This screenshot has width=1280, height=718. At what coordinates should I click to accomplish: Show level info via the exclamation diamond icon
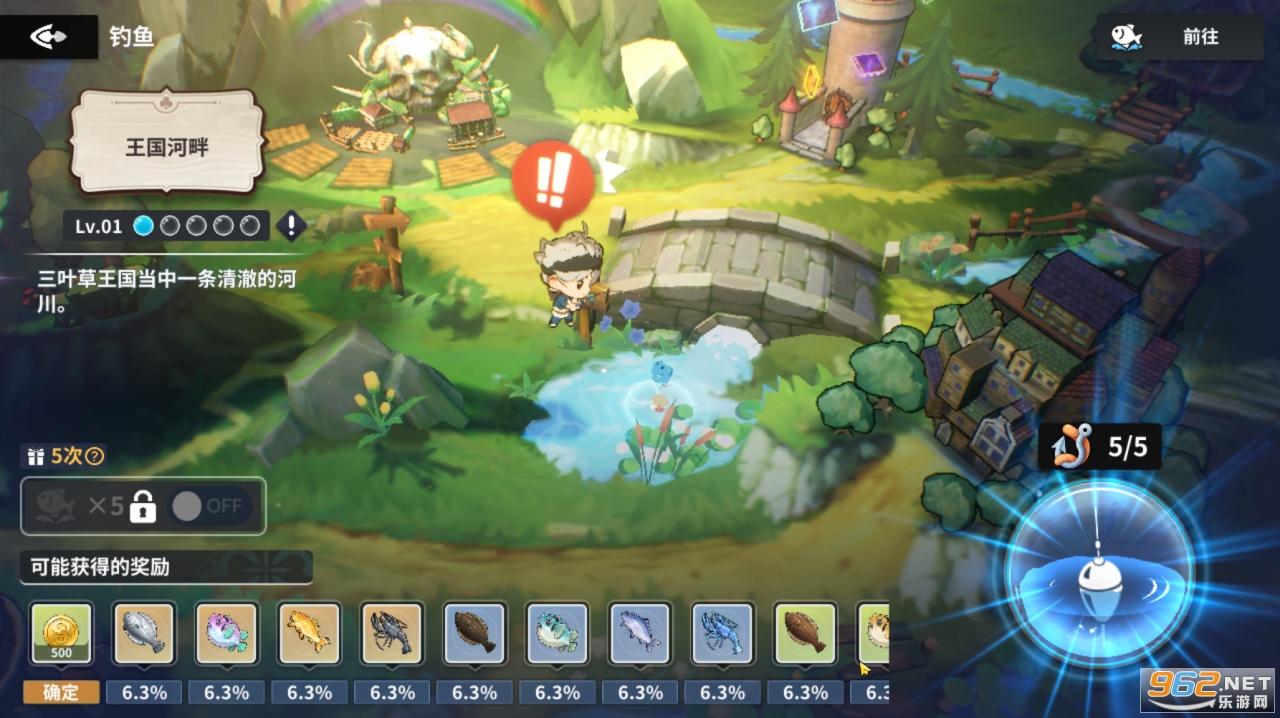(291, 226)
